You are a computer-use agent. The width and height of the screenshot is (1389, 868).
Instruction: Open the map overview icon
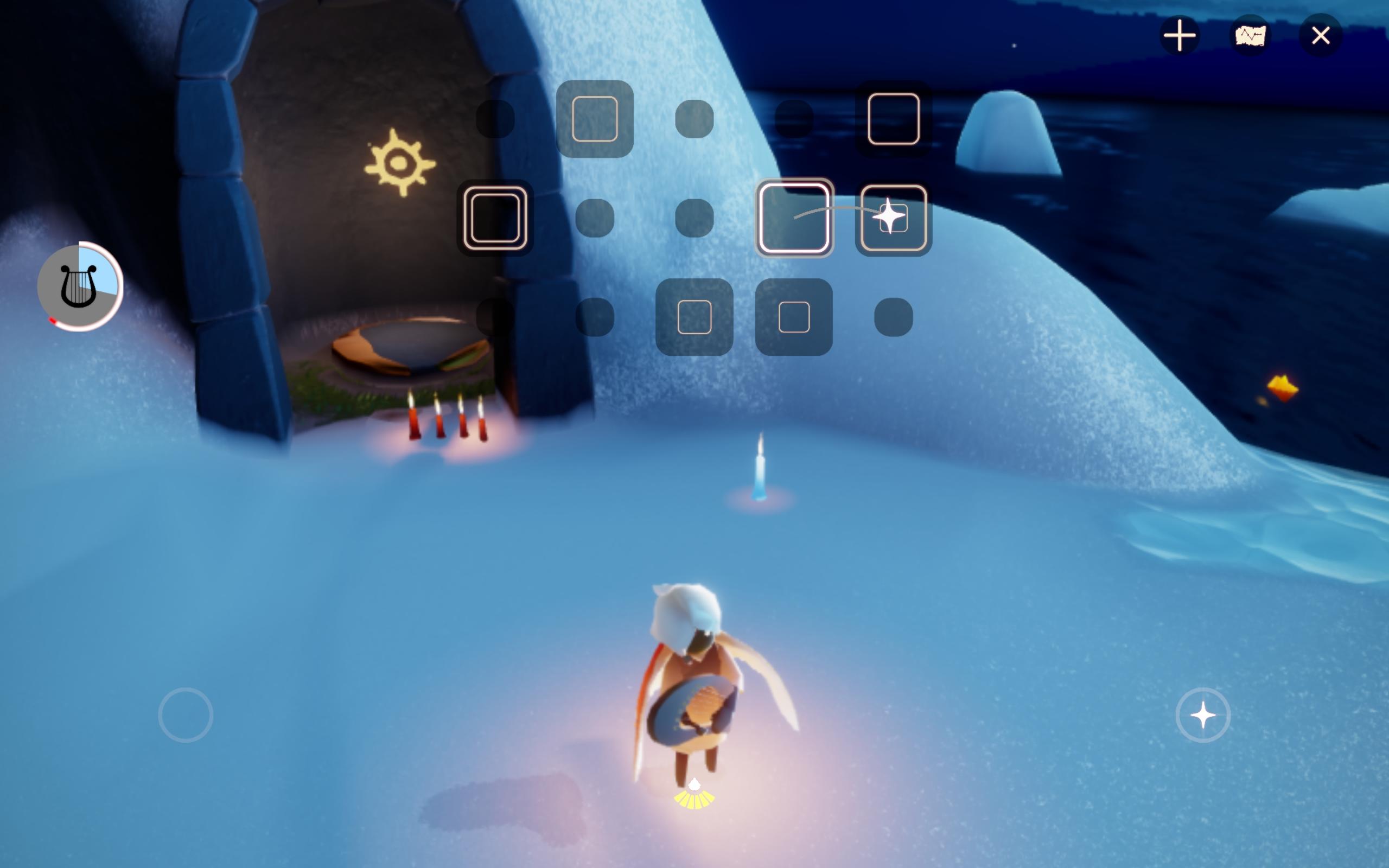point(1251,36)
